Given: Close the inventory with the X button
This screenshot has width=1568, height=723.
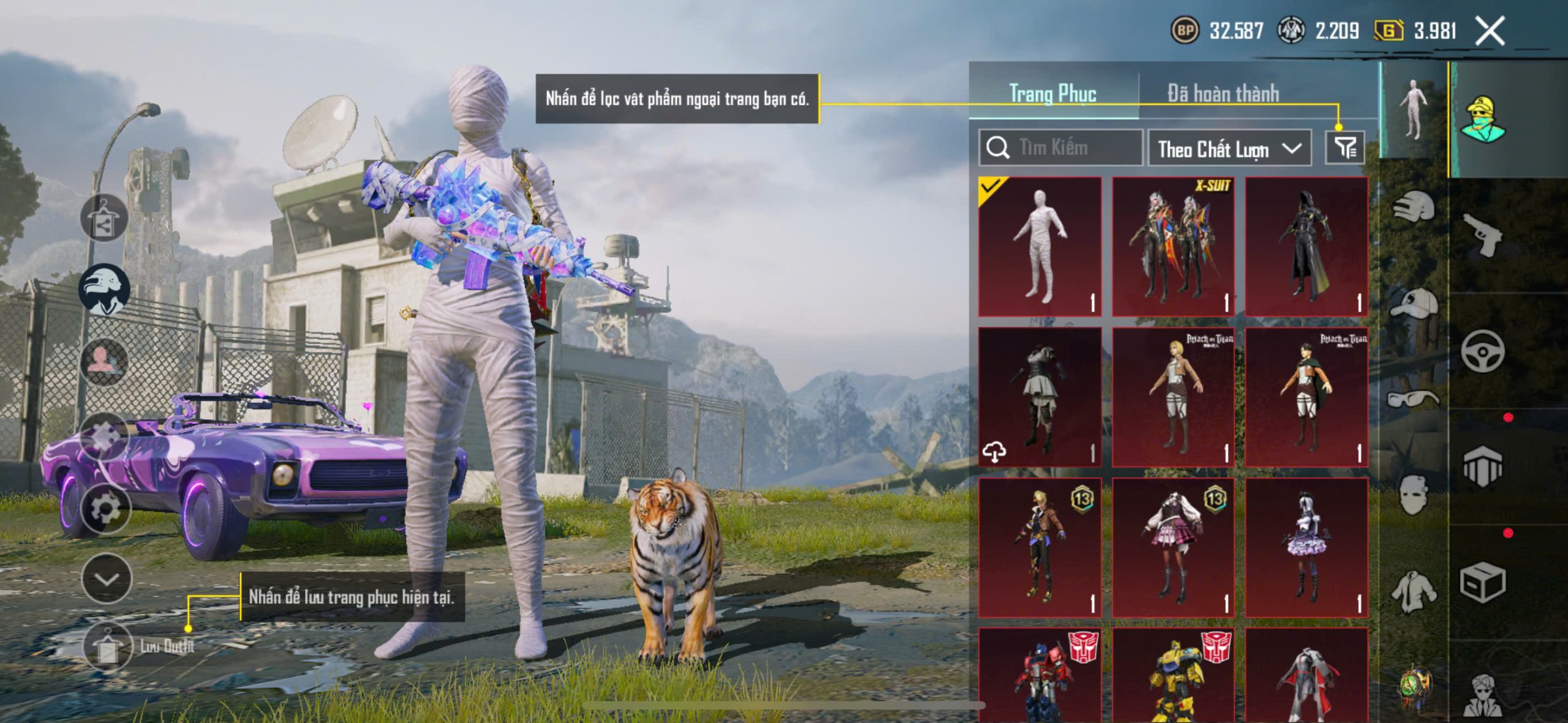Looking at the screenshot, I should pyautogui.click(x=1489, y=31).
